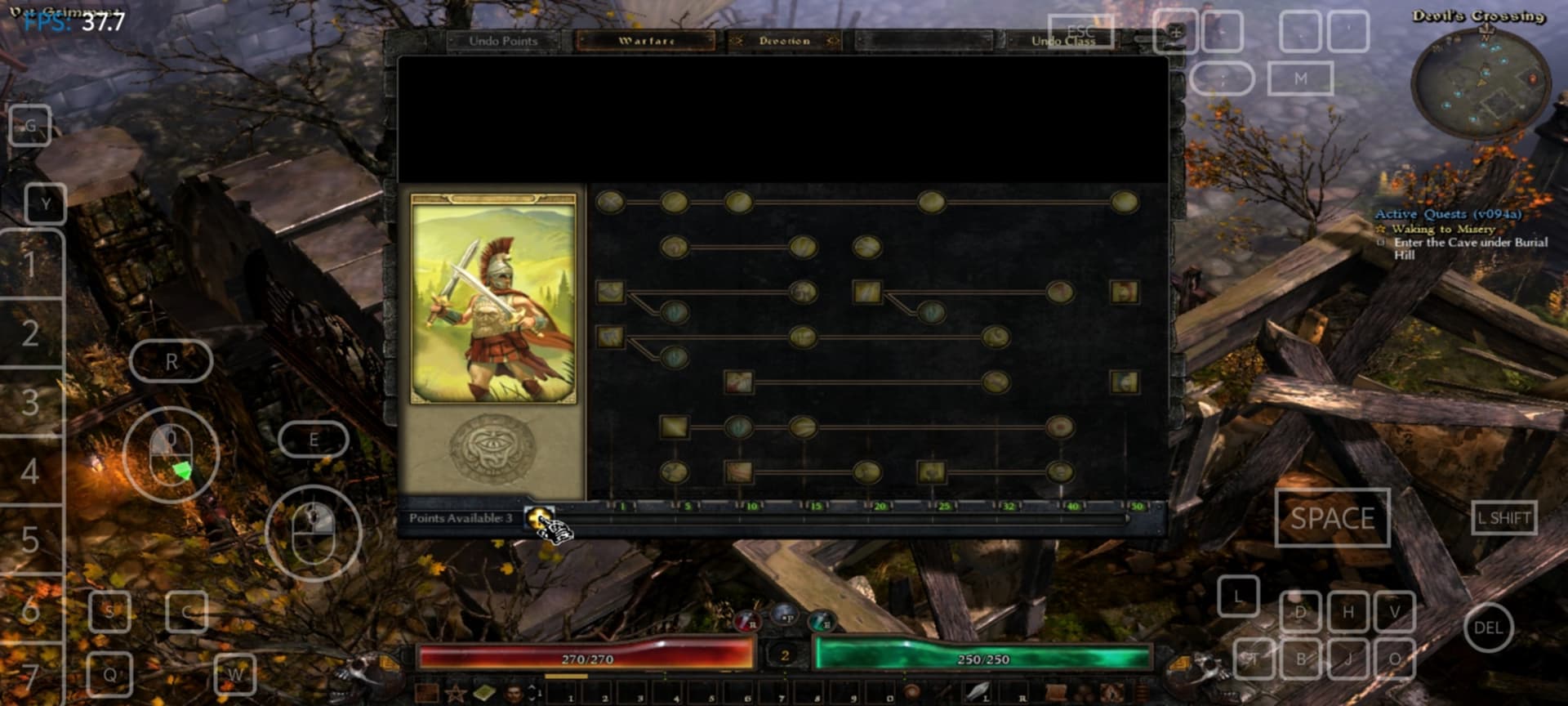Viewport: 1568px width, 706px height.
Task: Open the character portrait icon on the bottom bar
Action: pos(514,694)
